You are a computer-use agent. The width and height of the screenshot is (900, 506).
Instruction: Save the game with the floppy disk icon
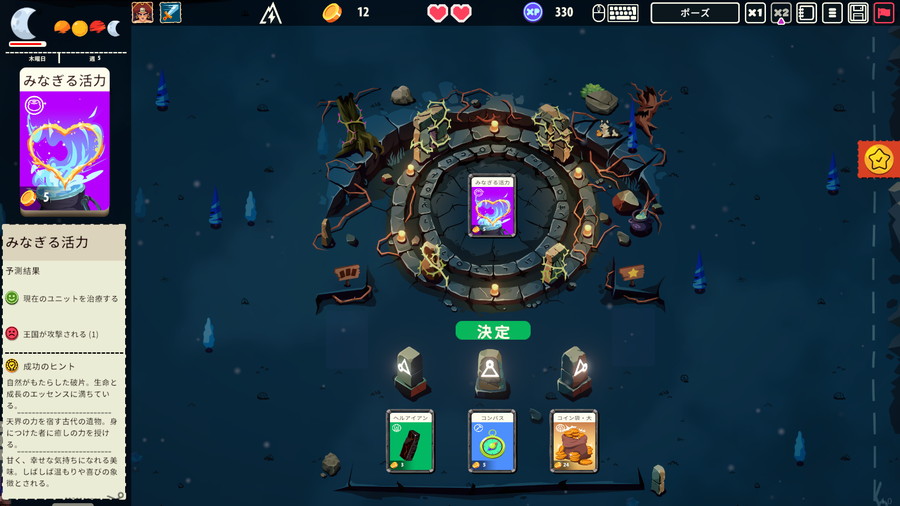click(x=858, y=13)
